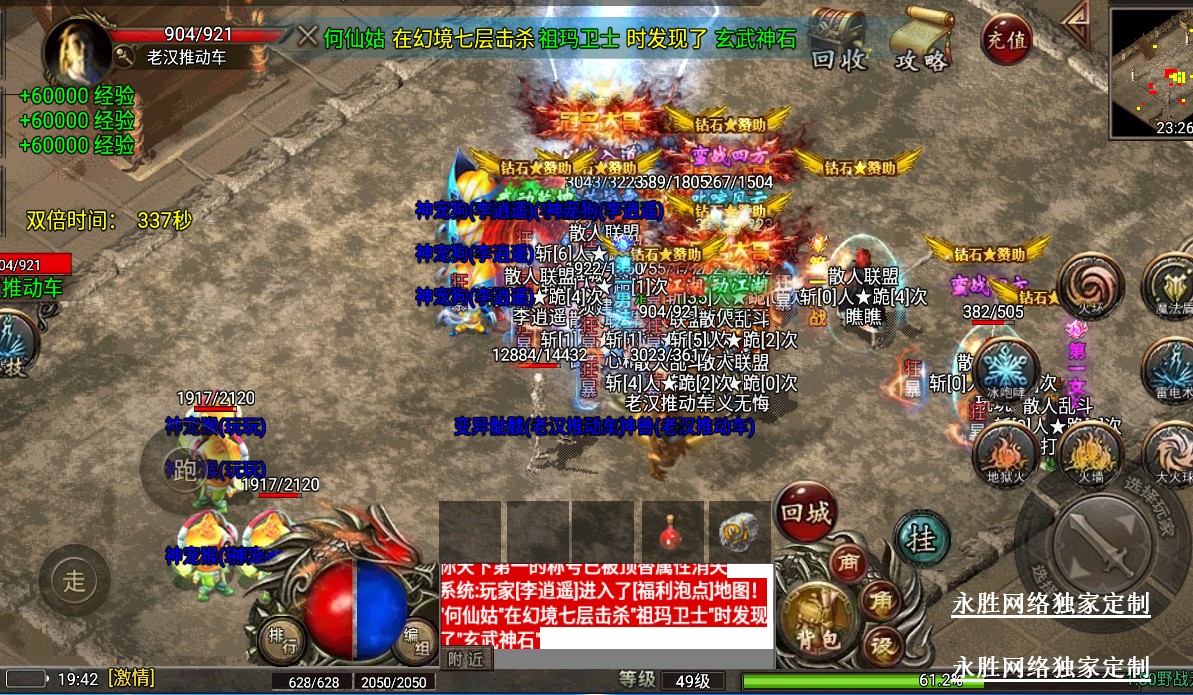The height and width of the screenshot is (695, 1193).
Task: Cast the 火环 fire ring skill
Action: click(1089, 283)
